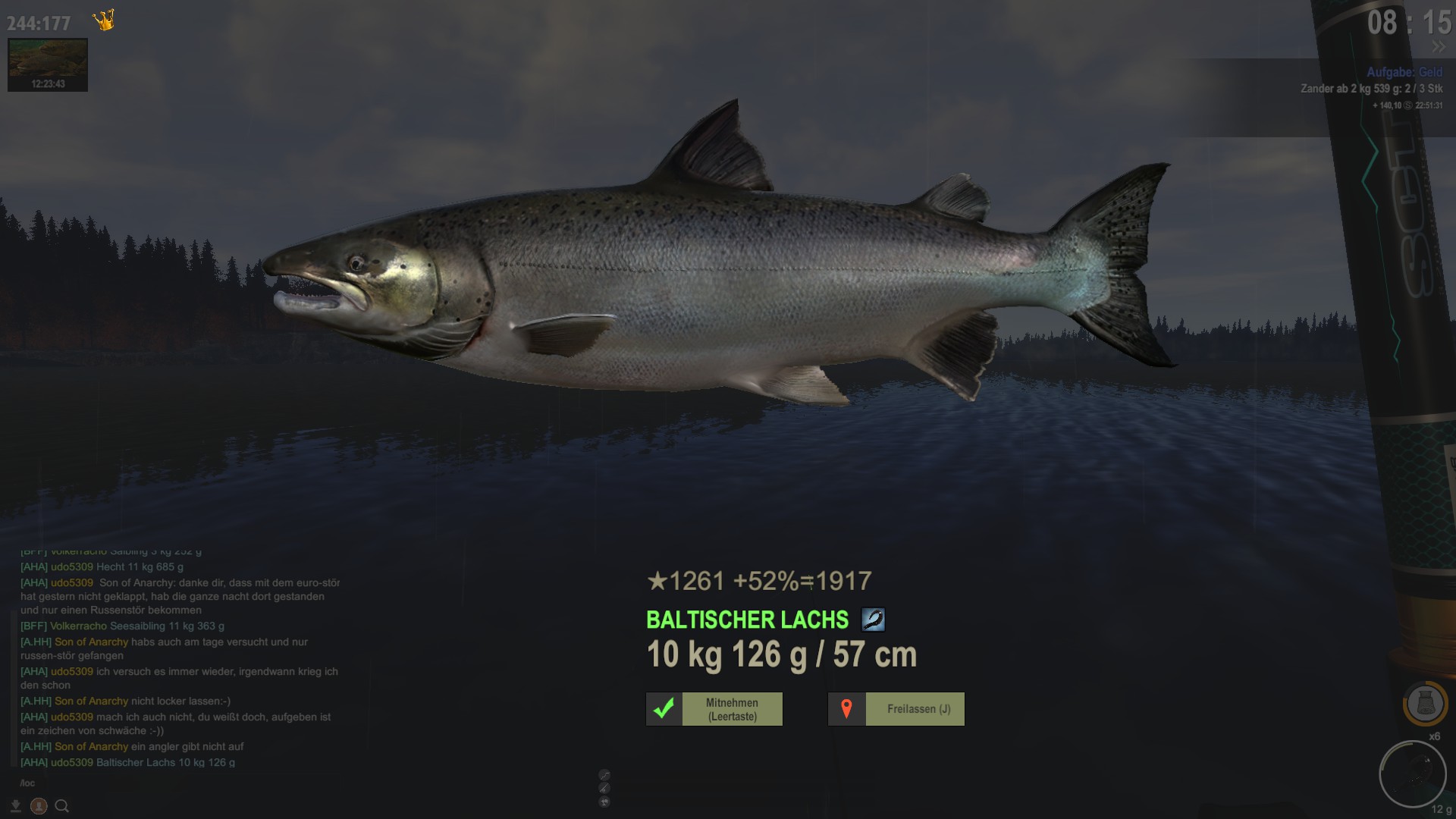
Task: Open the keepnet icon above the x6 count
Action: point(1425,704)
